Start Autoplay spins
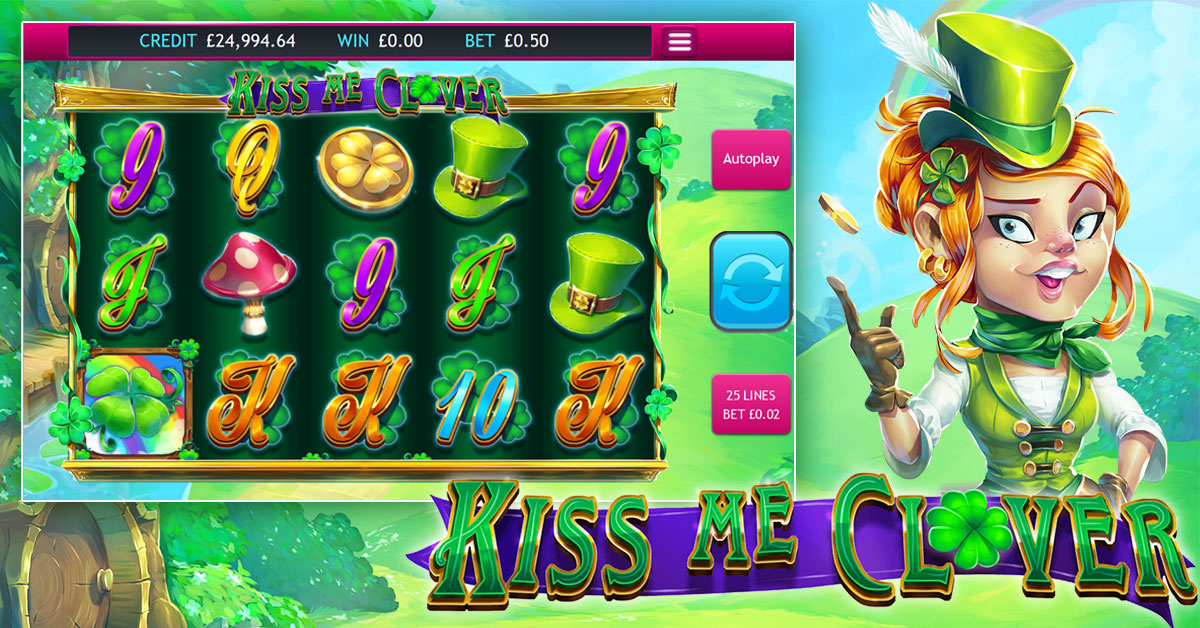 pyautogui.click(x=750, y=159)
